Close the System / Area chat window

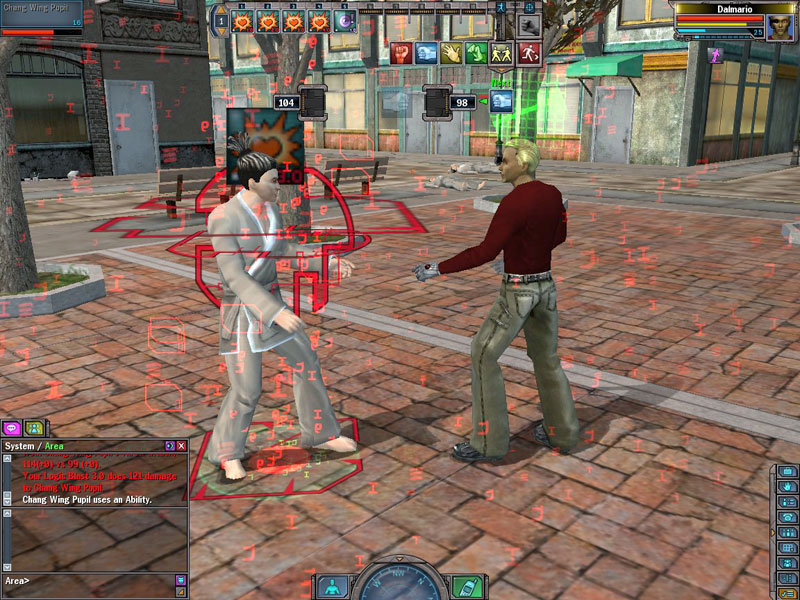point(182,444)
